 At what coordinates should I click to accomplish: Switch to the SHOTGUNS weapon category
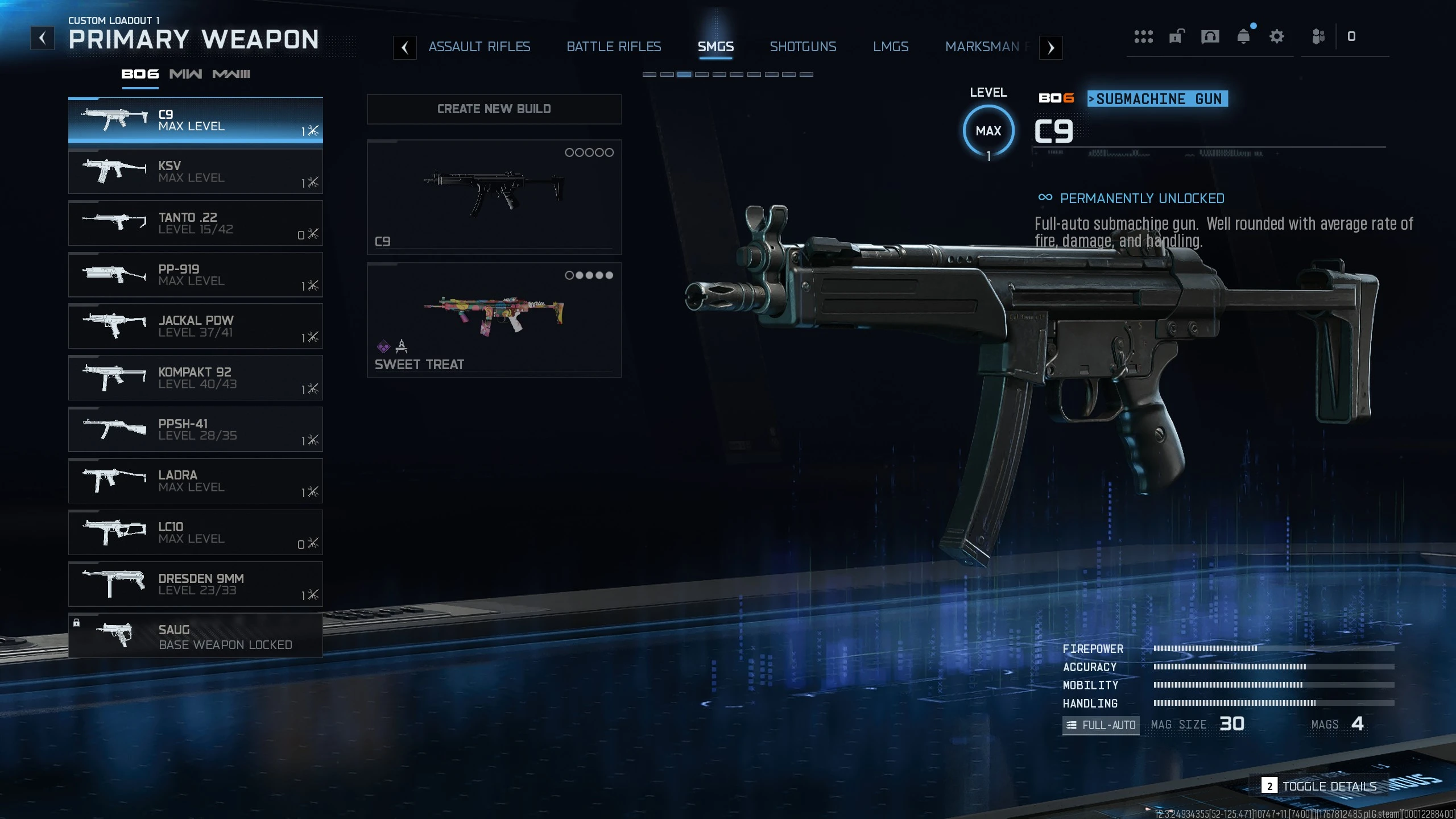(803, 47)
